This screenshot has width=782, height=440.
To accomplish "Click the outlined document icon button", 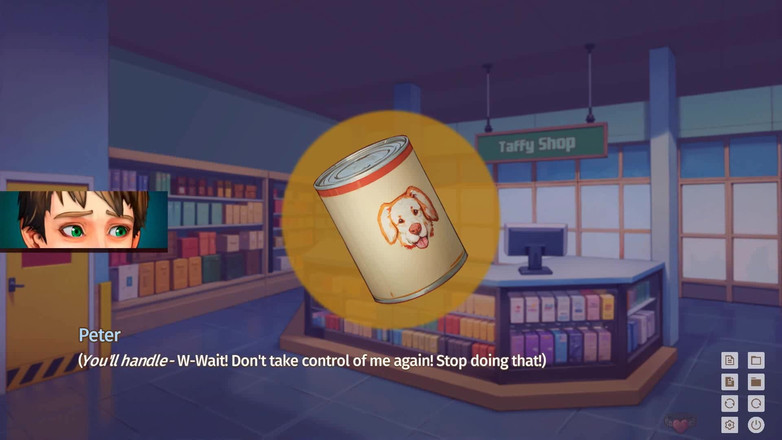I will 730,360.
